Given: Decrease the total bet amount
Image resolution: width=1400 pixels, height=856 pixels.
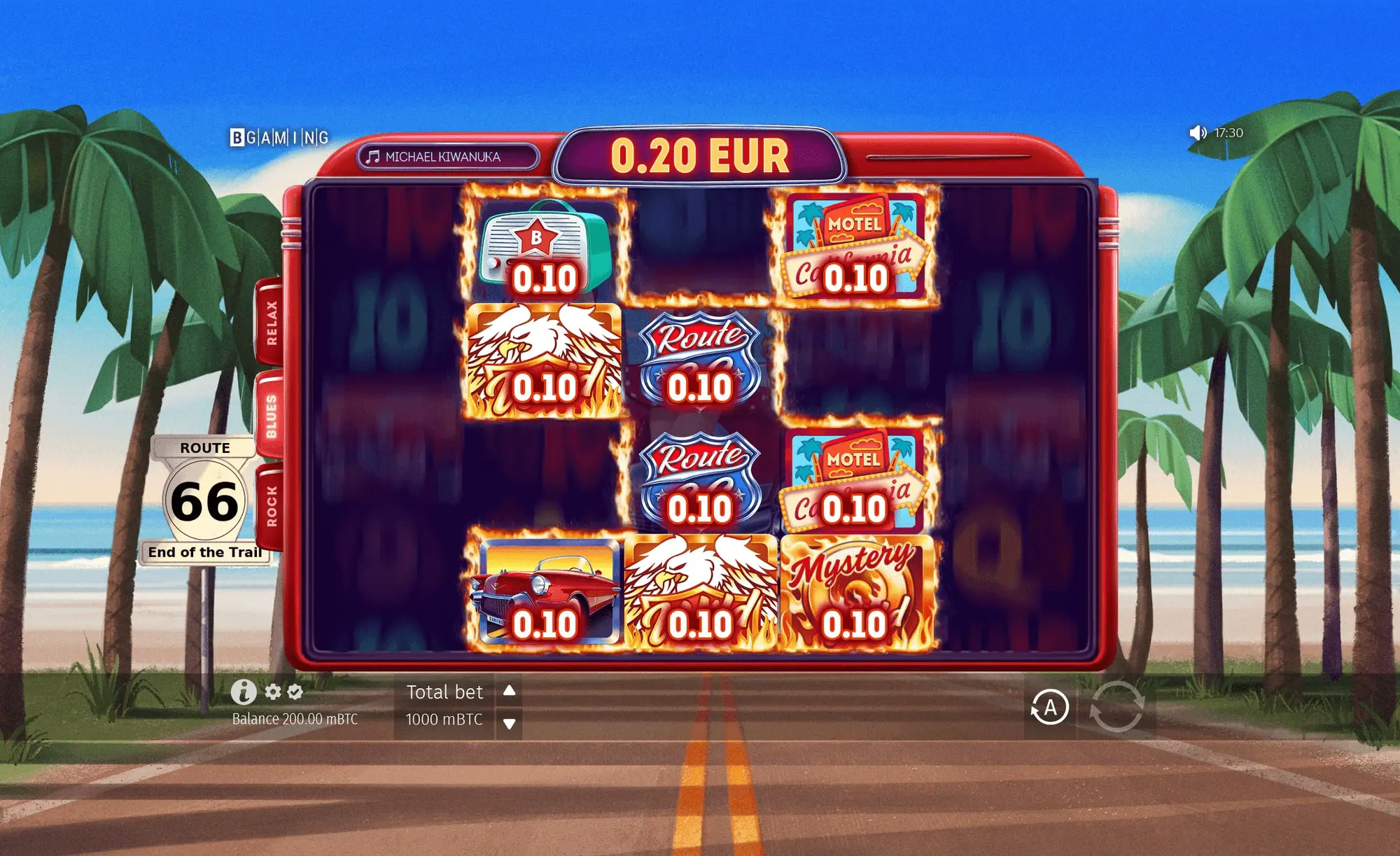Looking at the screenshot, I should point(510,723).
